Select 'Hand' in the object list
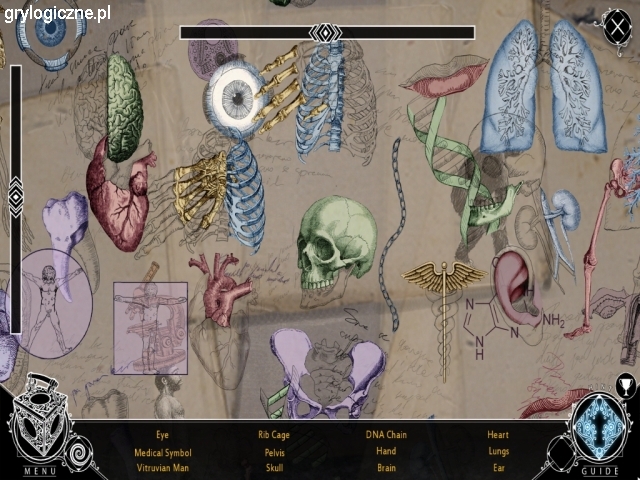This screenshot has height=480, width=640. [x=386, y=452]
